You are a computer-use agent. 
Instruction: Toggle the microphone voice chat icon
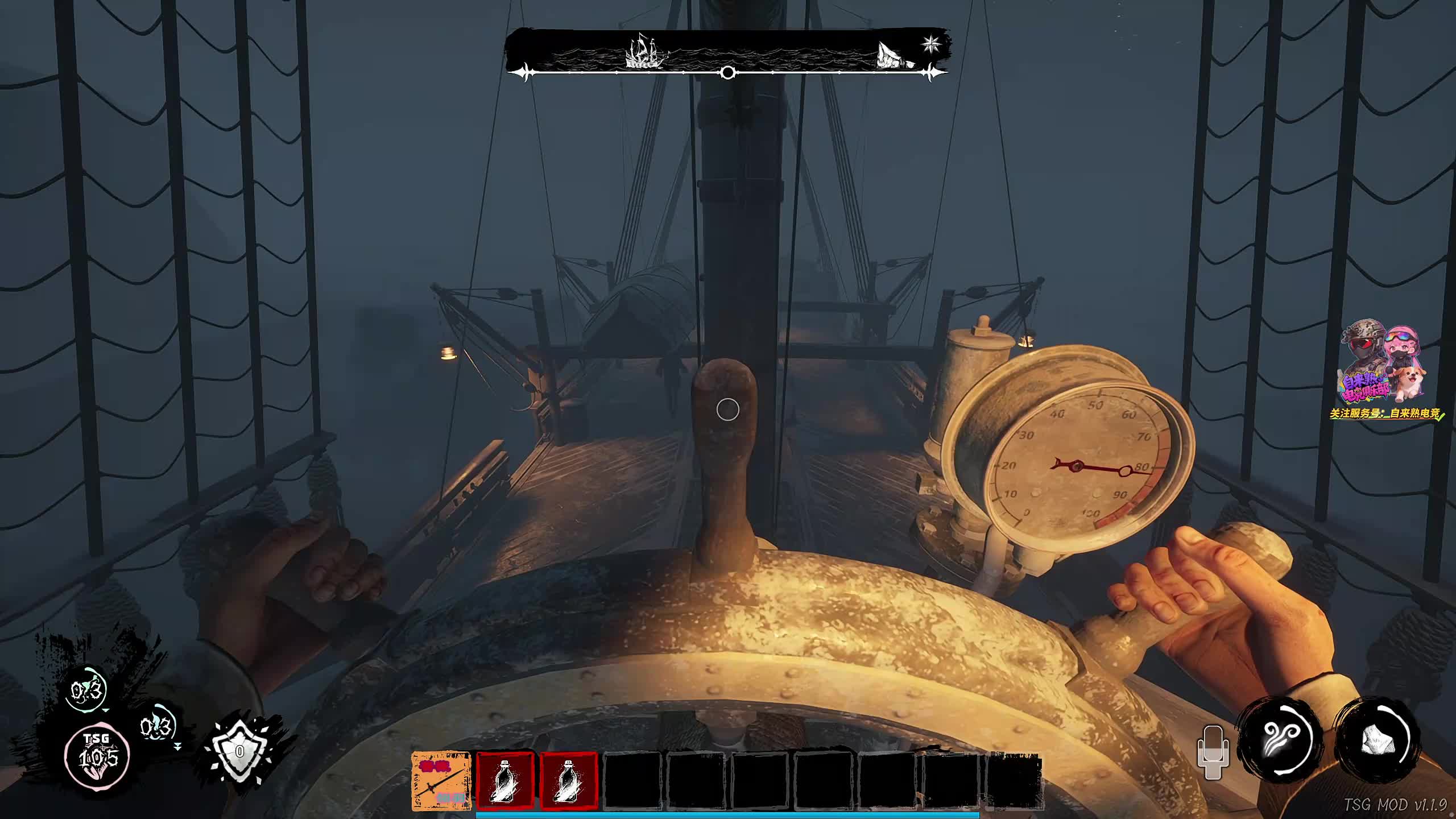coord(1213,752)
